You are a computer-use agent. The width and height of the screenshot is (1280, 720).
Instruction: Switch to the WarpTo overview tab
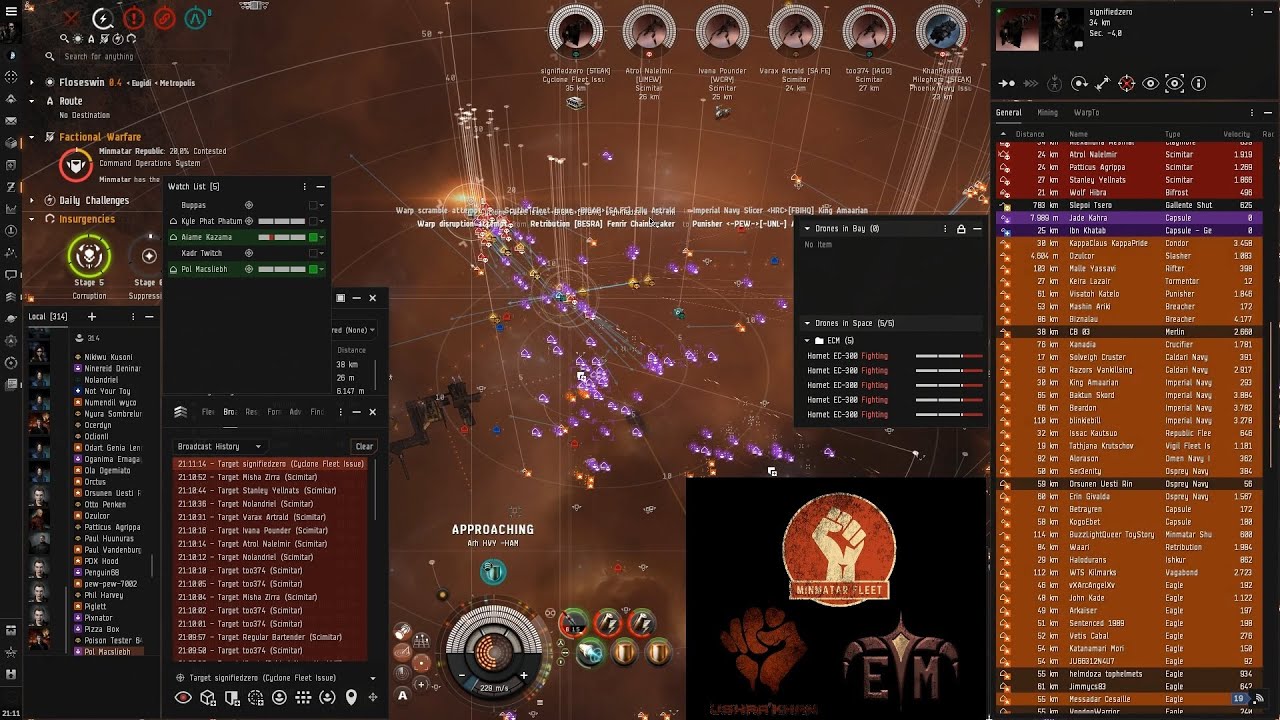(1086, 113)
